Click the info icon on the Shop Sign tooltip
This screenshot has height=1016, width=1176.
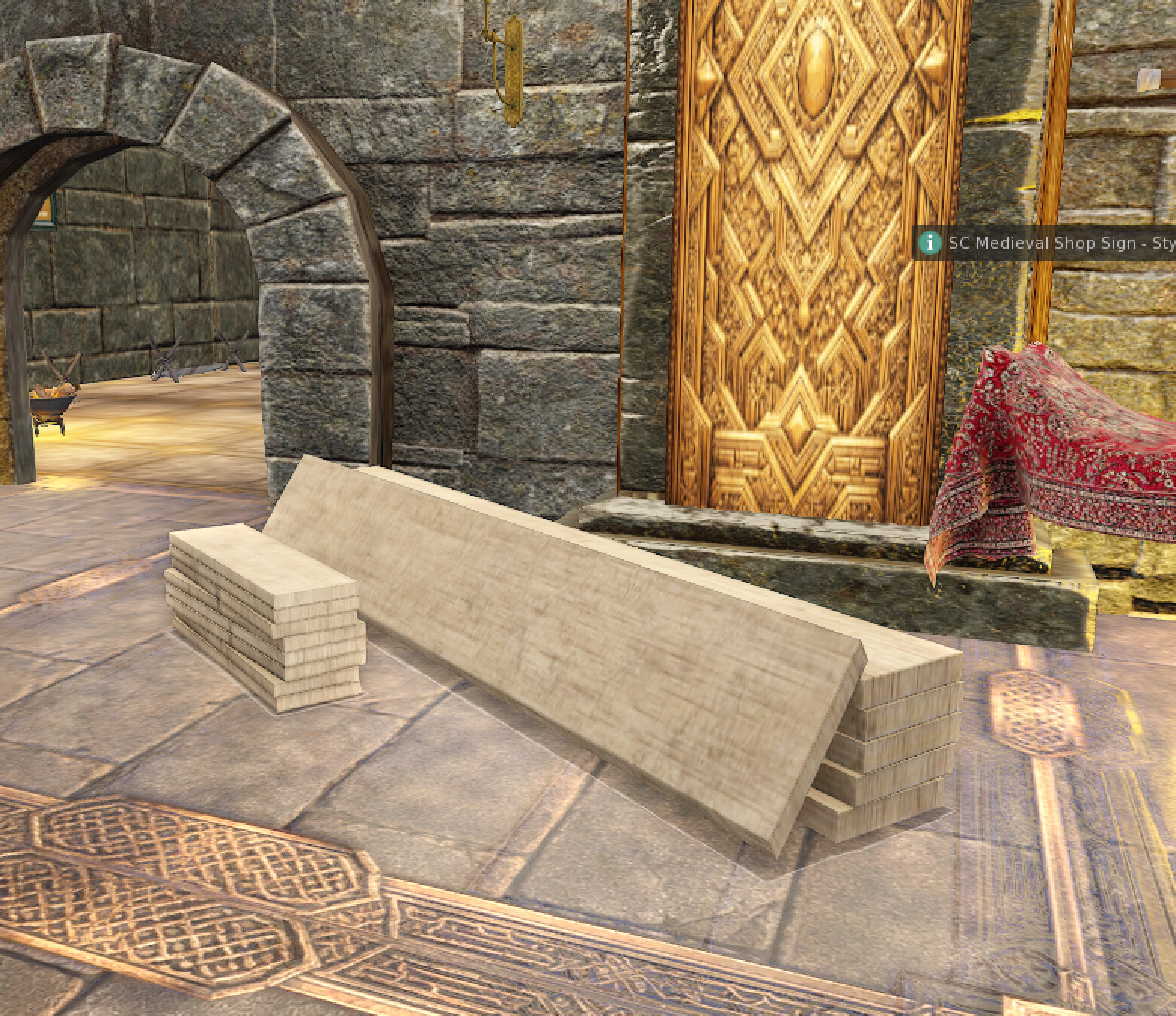point(931,243)
